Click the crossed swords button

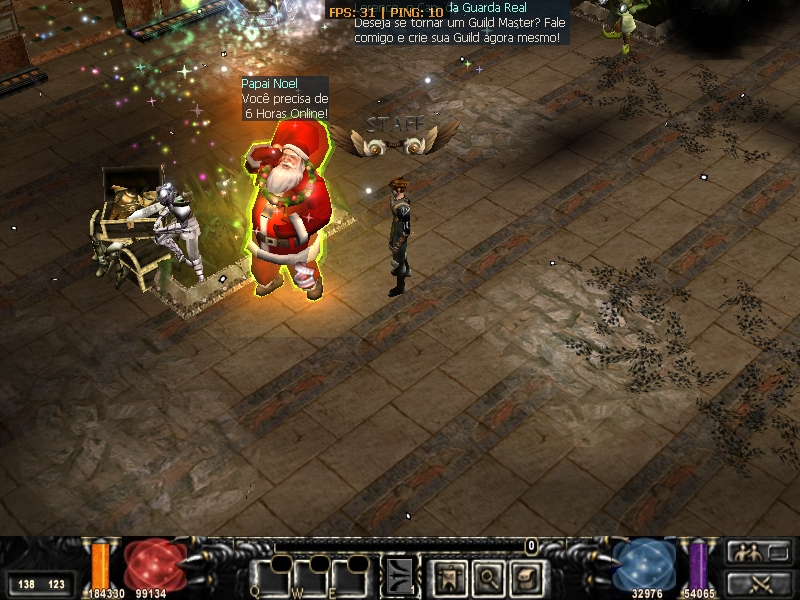(x=756, y=583)
